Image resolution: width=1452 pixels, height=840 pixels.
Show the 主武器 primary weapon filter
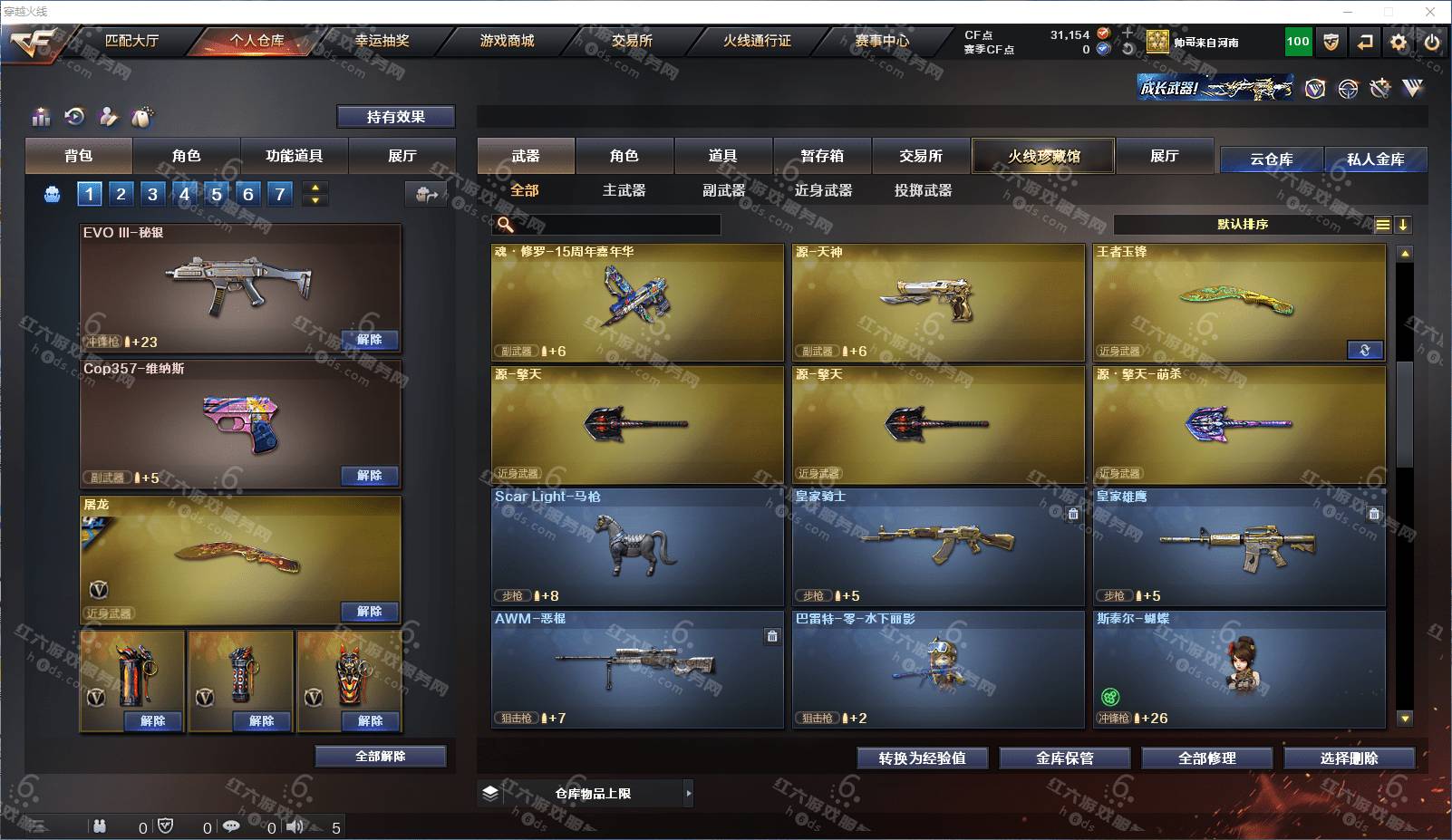(624, 190)
